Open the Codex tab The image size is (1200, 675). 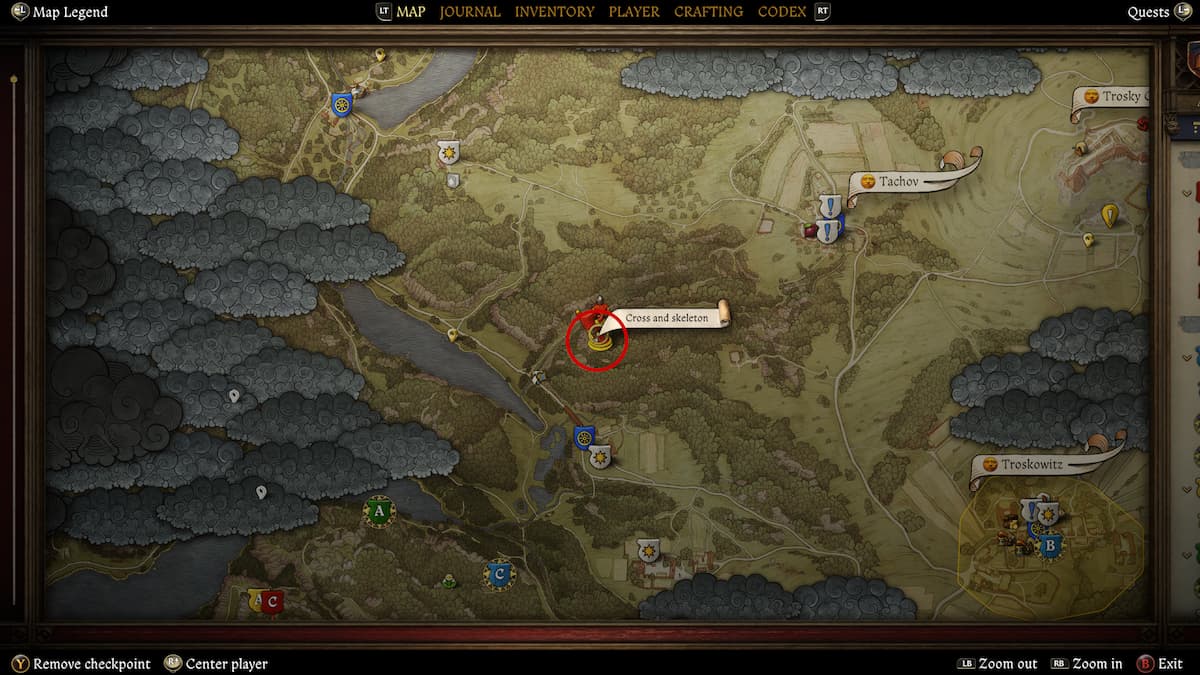[x=782, y=12]
